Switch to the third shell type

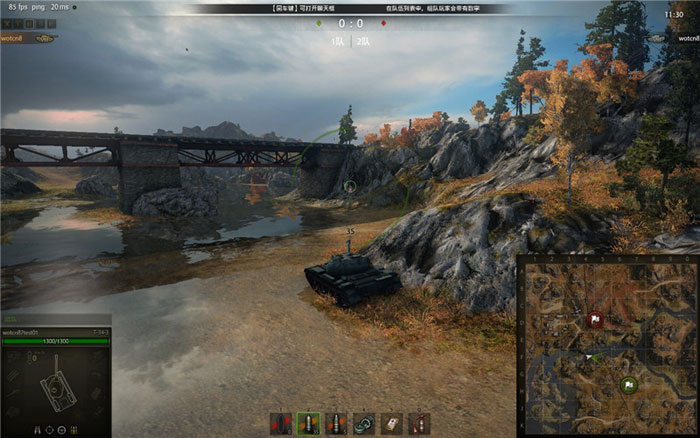click(x=336, y=424)
